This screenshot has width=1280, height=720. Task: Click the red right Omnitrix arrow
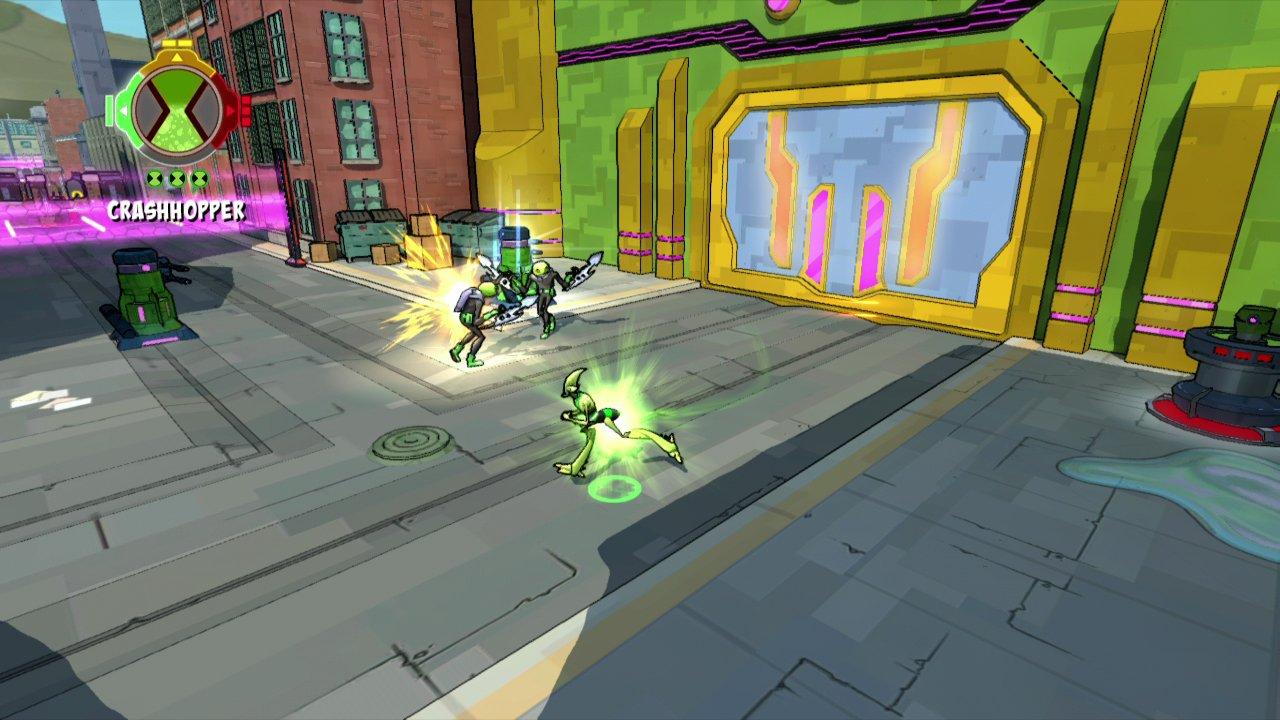pyautogui.click(x=232, y=110)
